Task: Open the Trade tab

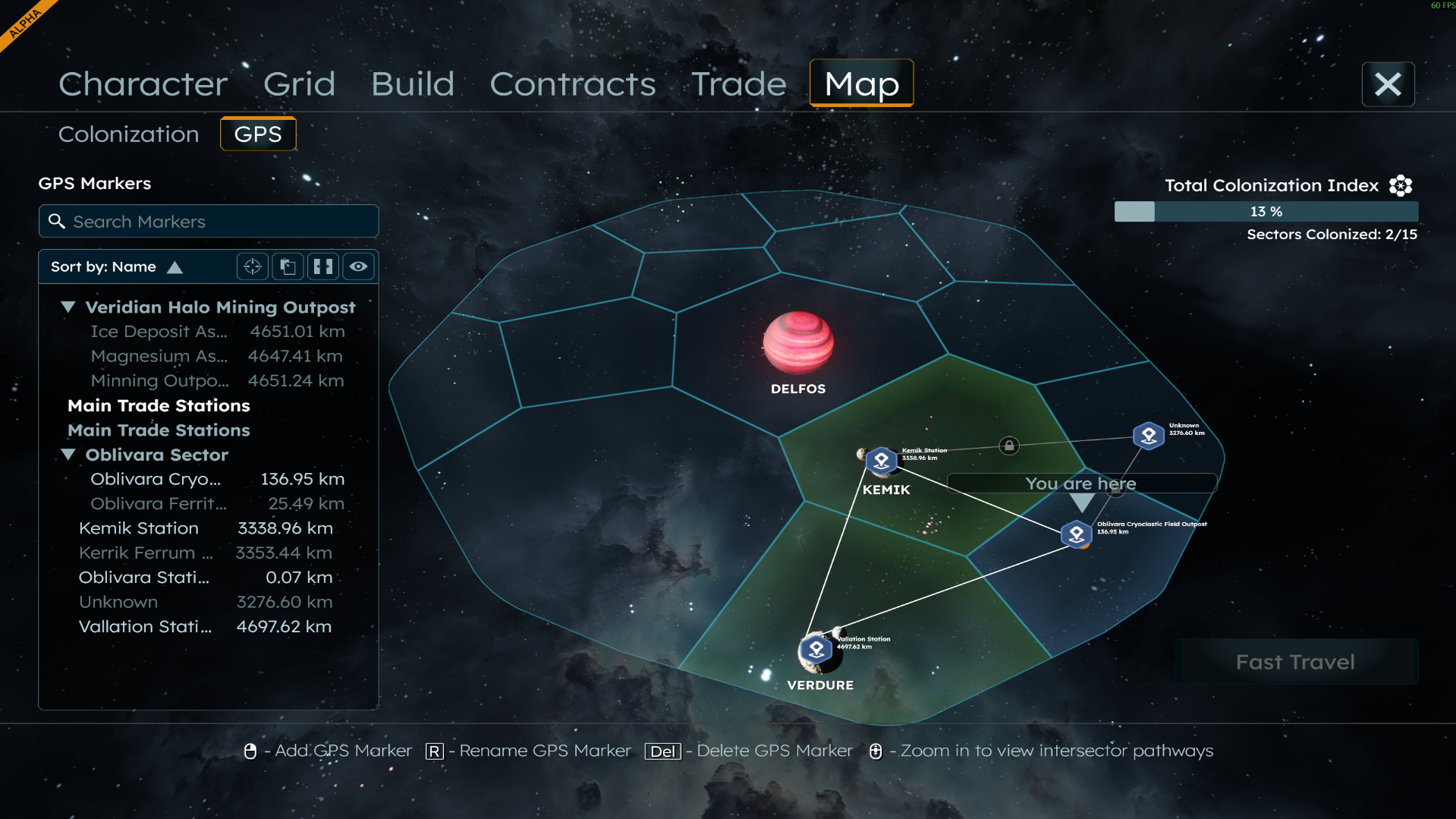Action: tap(738, 84)
